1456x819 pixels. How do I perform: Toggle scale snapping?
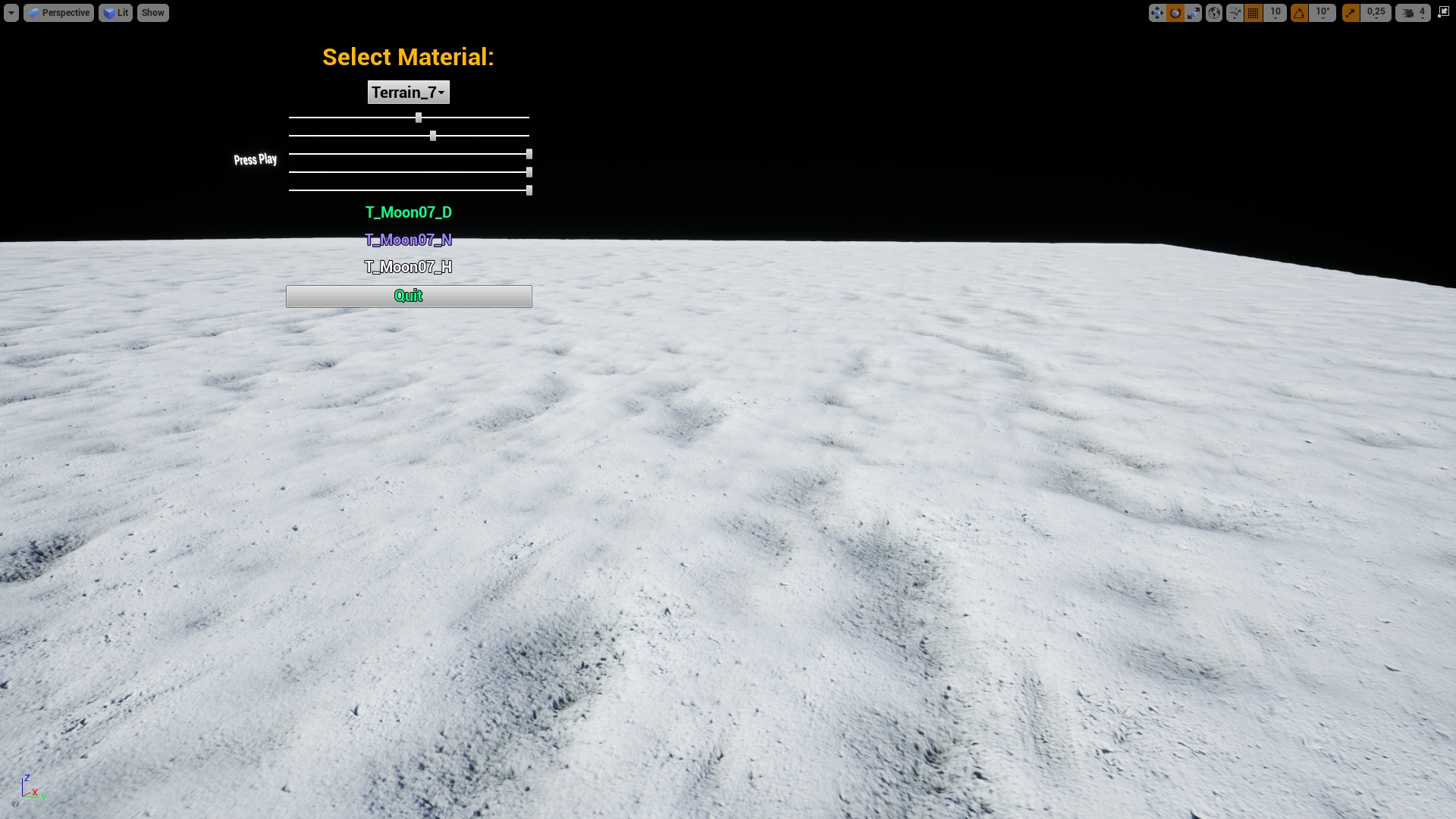click(1351, 12)
